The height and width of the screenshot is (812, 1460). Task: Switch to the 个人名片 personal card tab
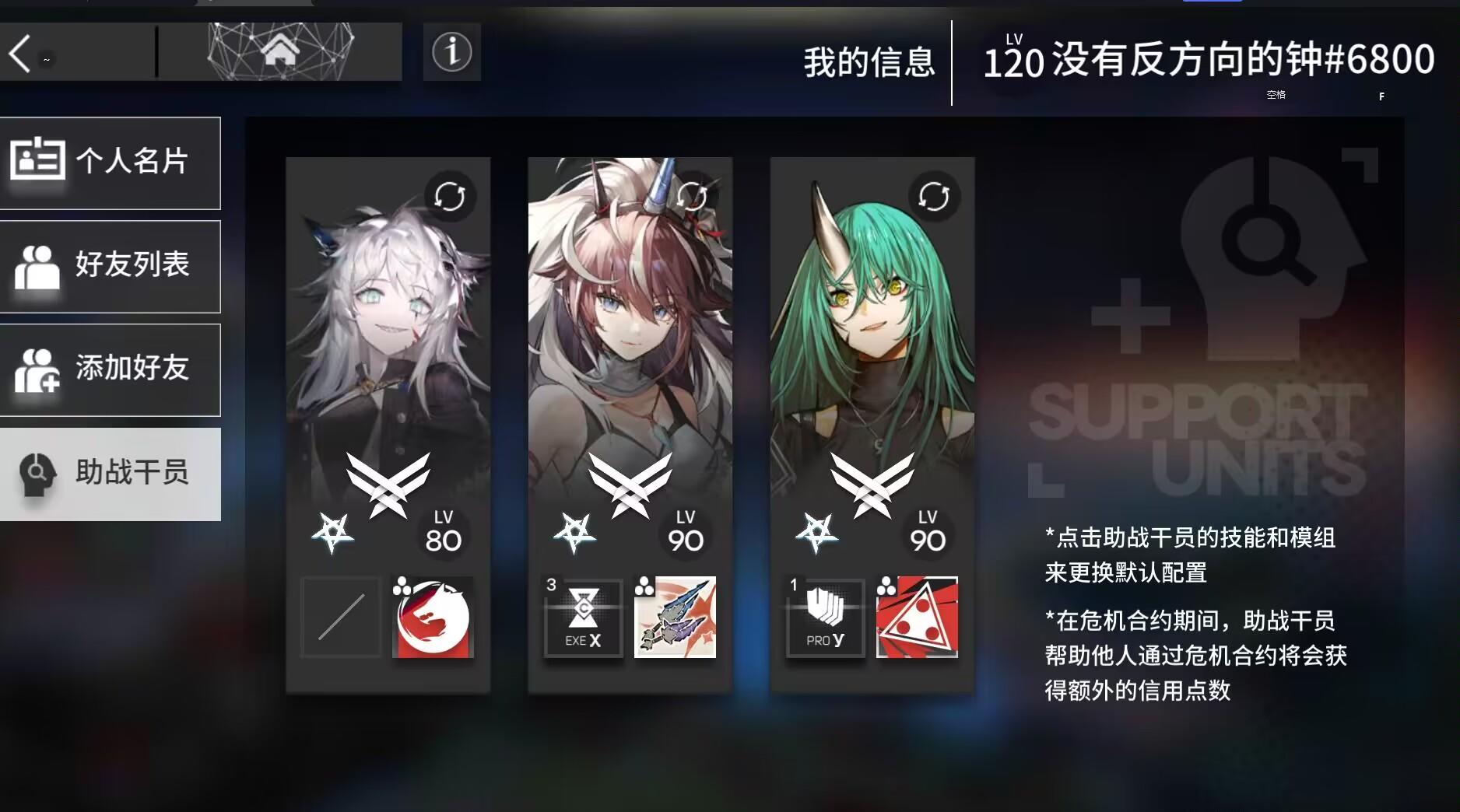(111, 163)
